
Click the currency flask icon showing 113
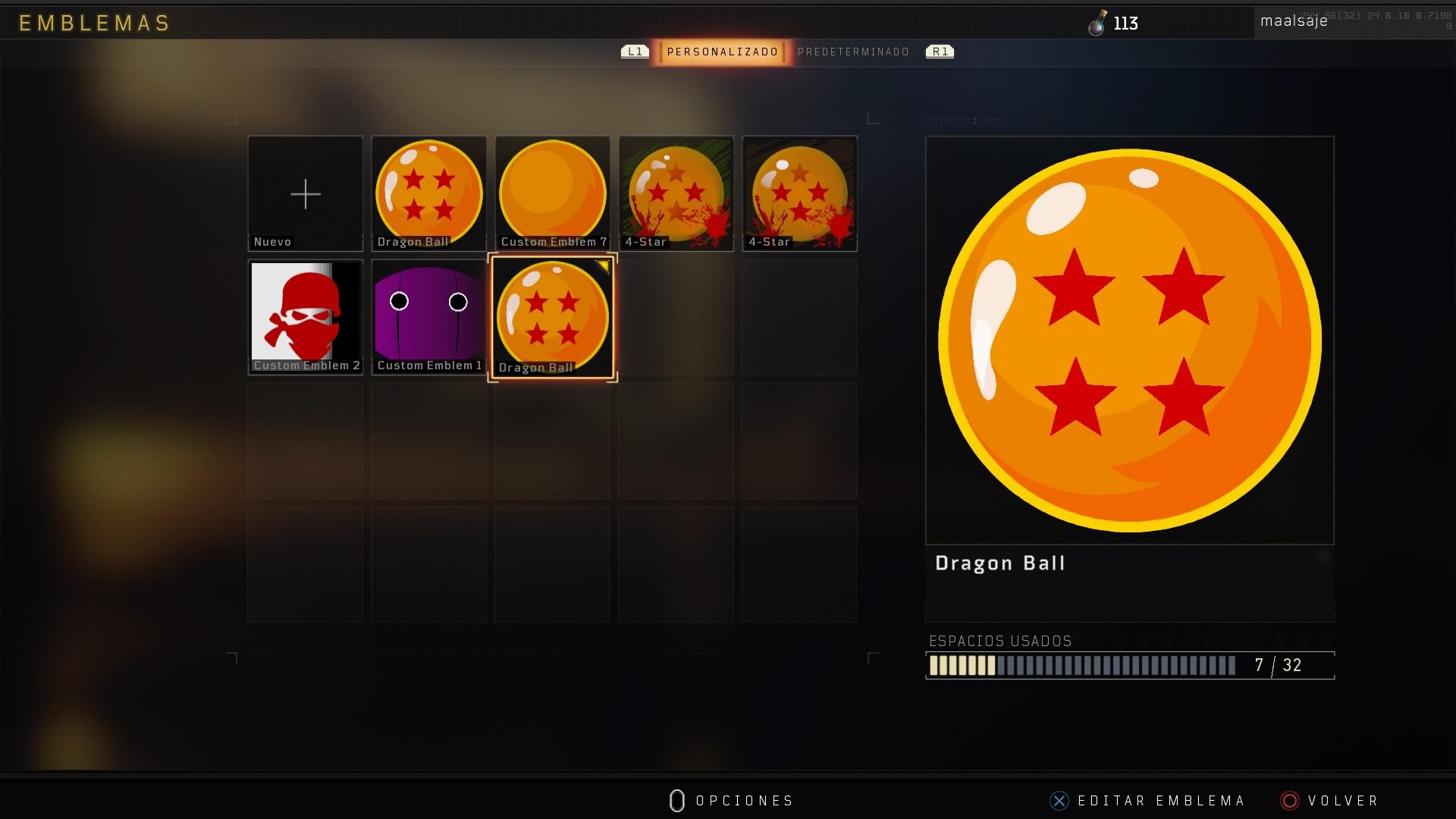(x=1100, y=23)
